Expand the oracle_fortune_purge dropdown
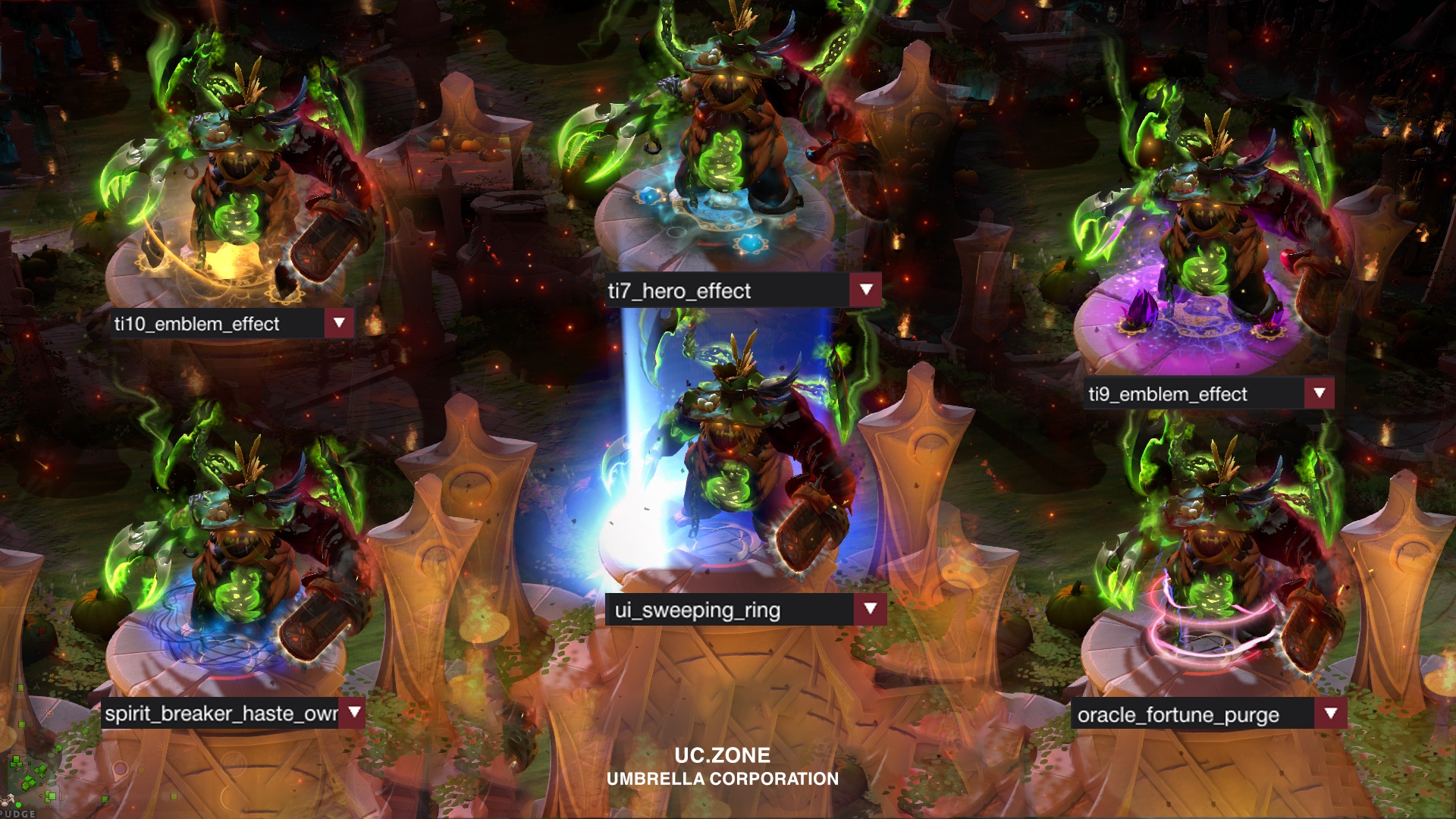The width and height of the screenshot is (1456, 819). click(x=1331, y=714)
